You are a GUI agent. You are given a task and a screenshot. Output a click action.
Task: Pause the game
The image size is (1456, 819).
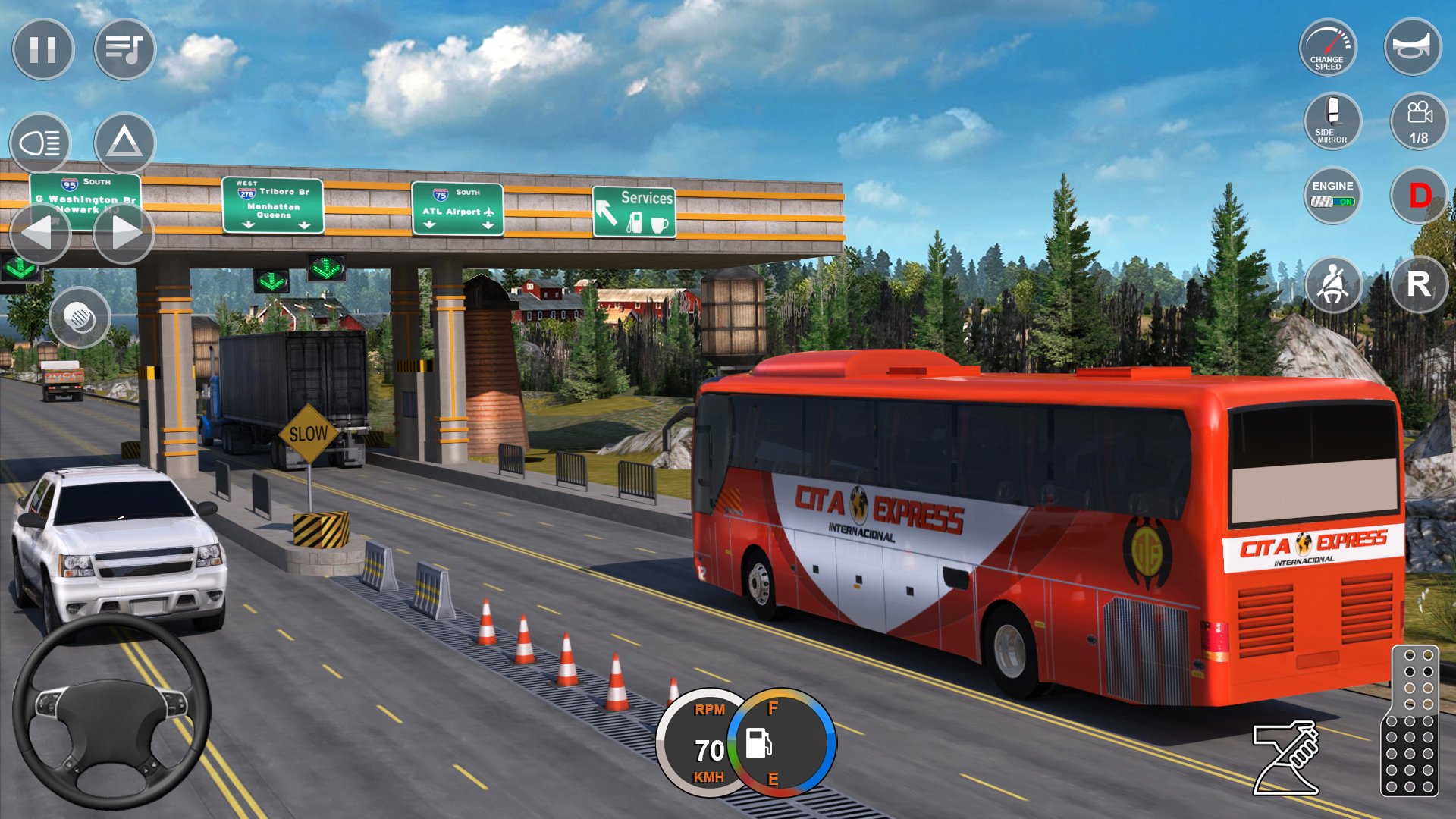pyautogui.click(x=43, y=50)
